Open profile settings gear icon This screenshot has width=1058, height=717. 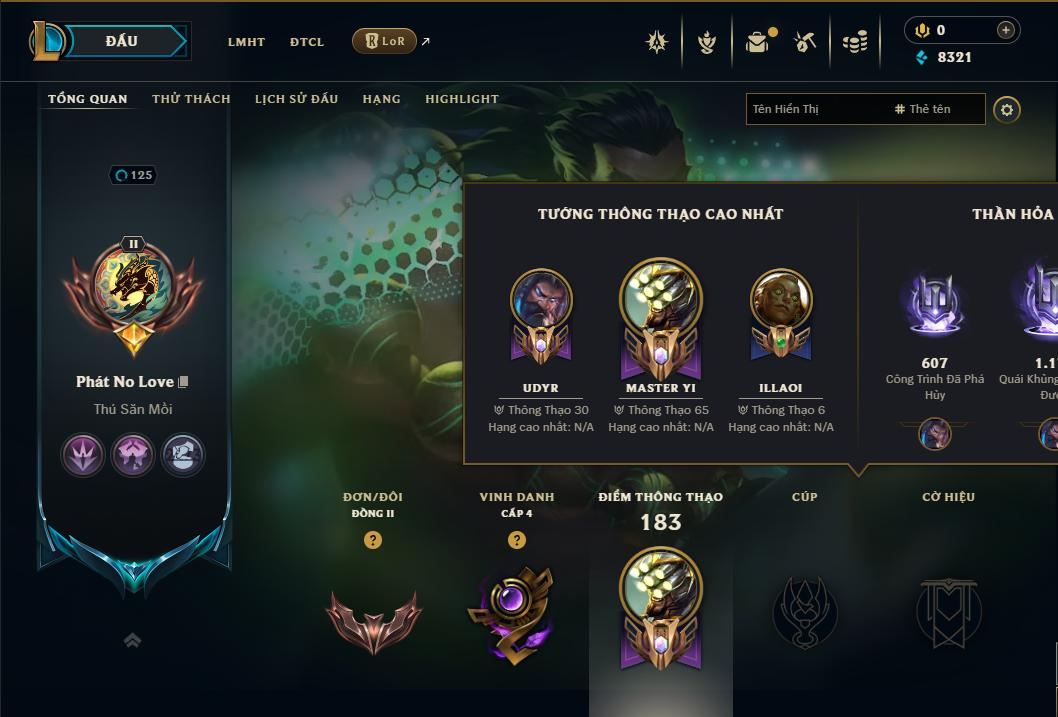1007,110
